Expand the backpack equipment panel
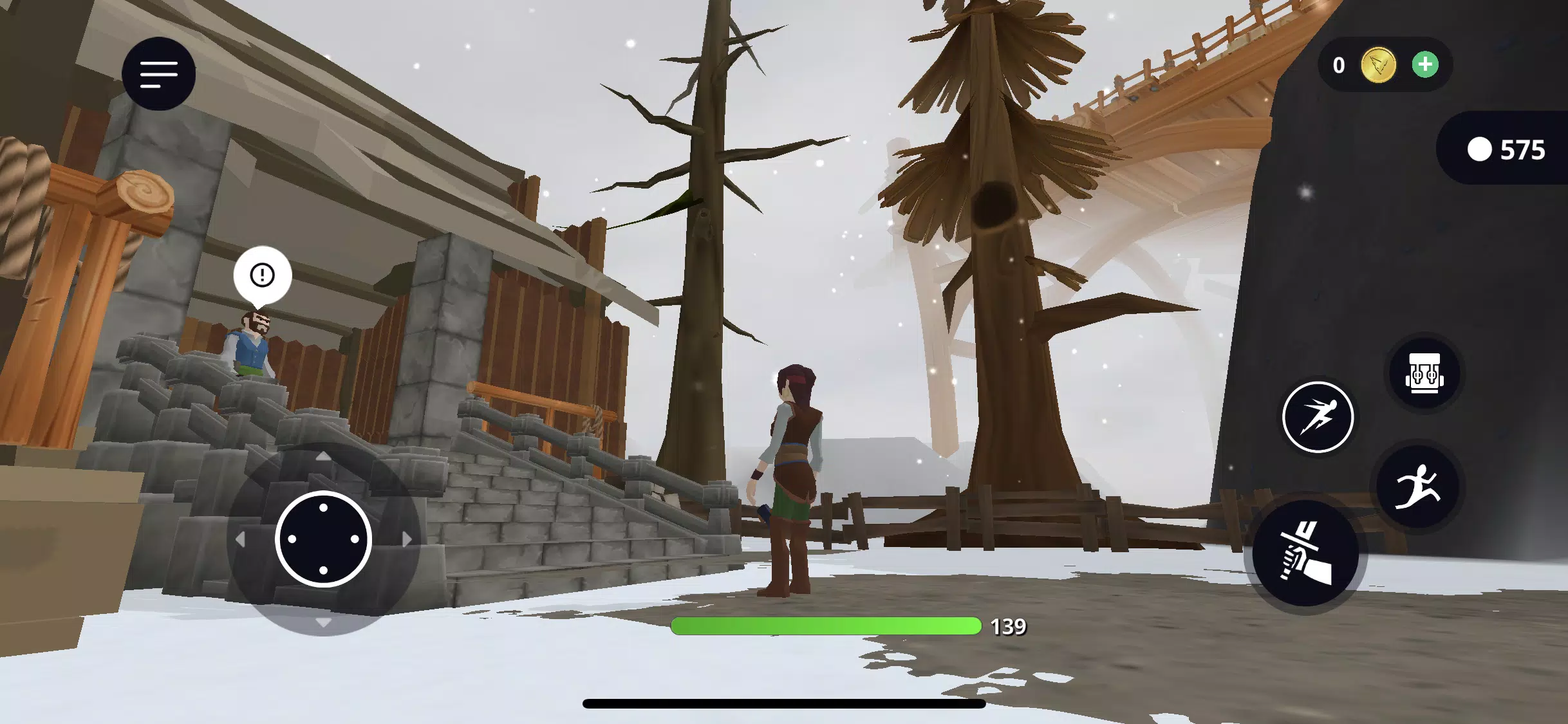The width and height of the screenshot is (1568, 724). pyautogui.click(x=1425, y=373)
